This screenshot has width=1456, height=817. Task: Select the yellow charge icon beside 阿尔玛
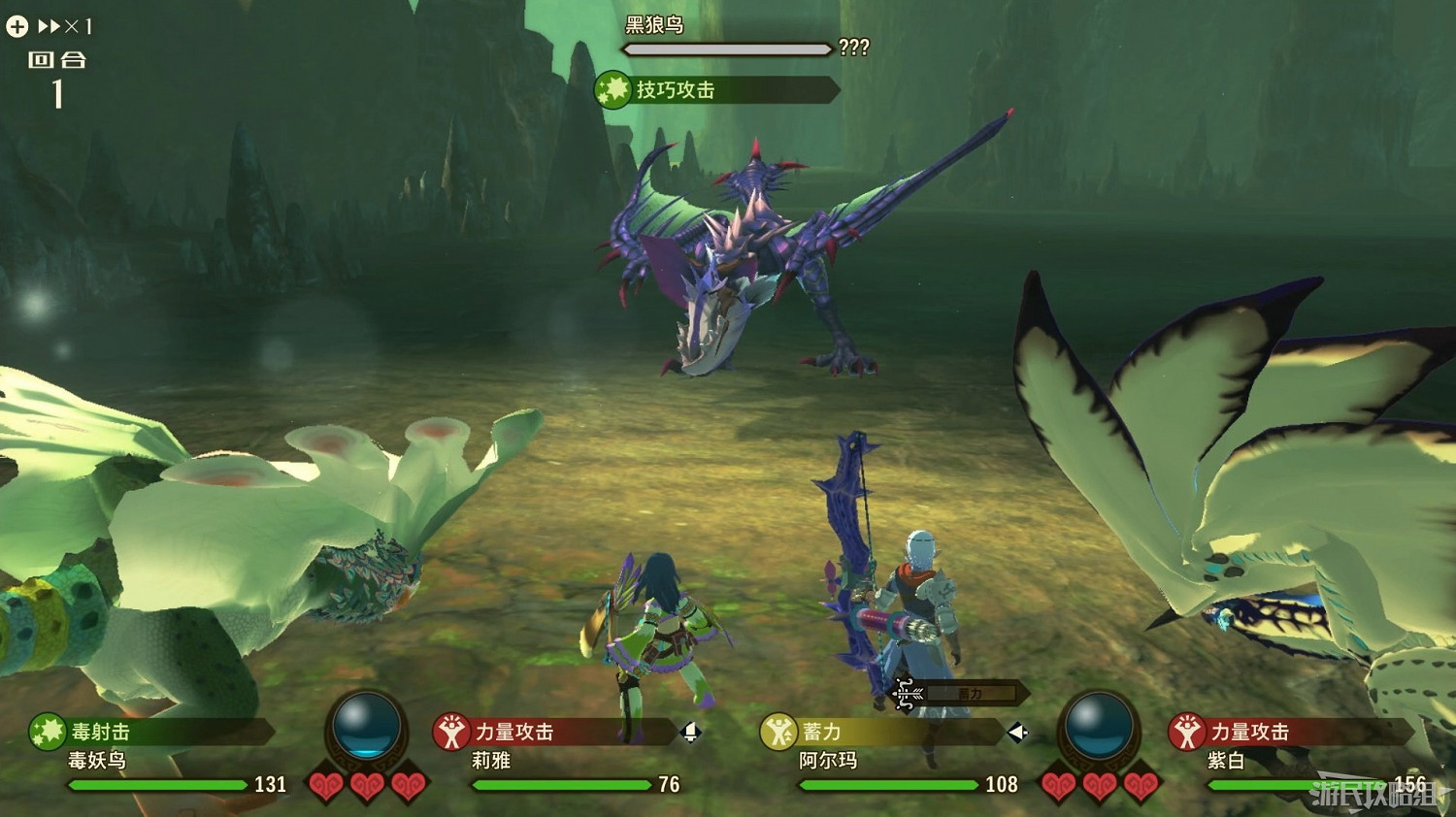[x=779, y=733]
